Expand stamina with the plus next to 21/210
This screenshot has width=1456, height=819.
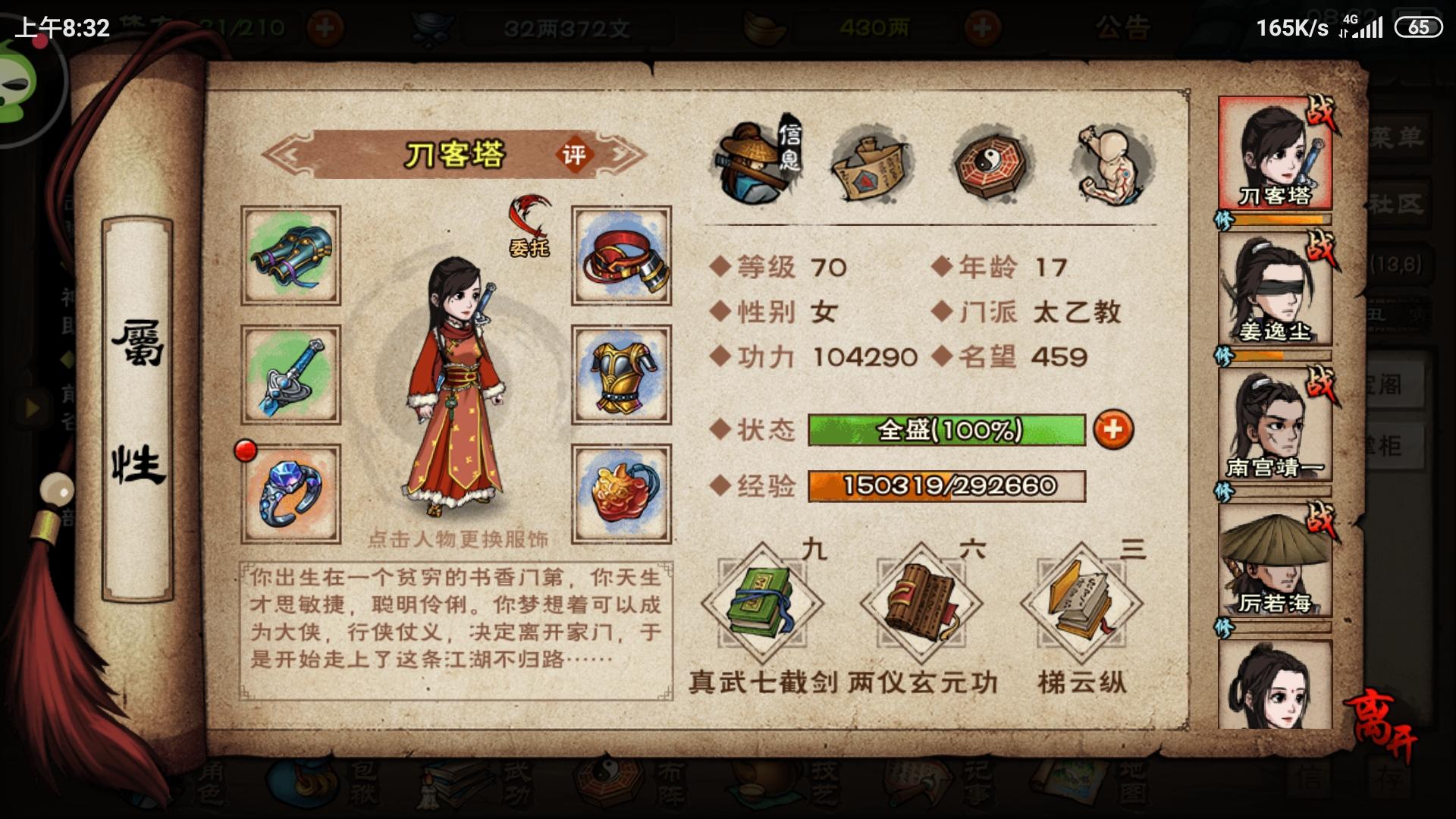pyautogui.click(x=325, y=25)
